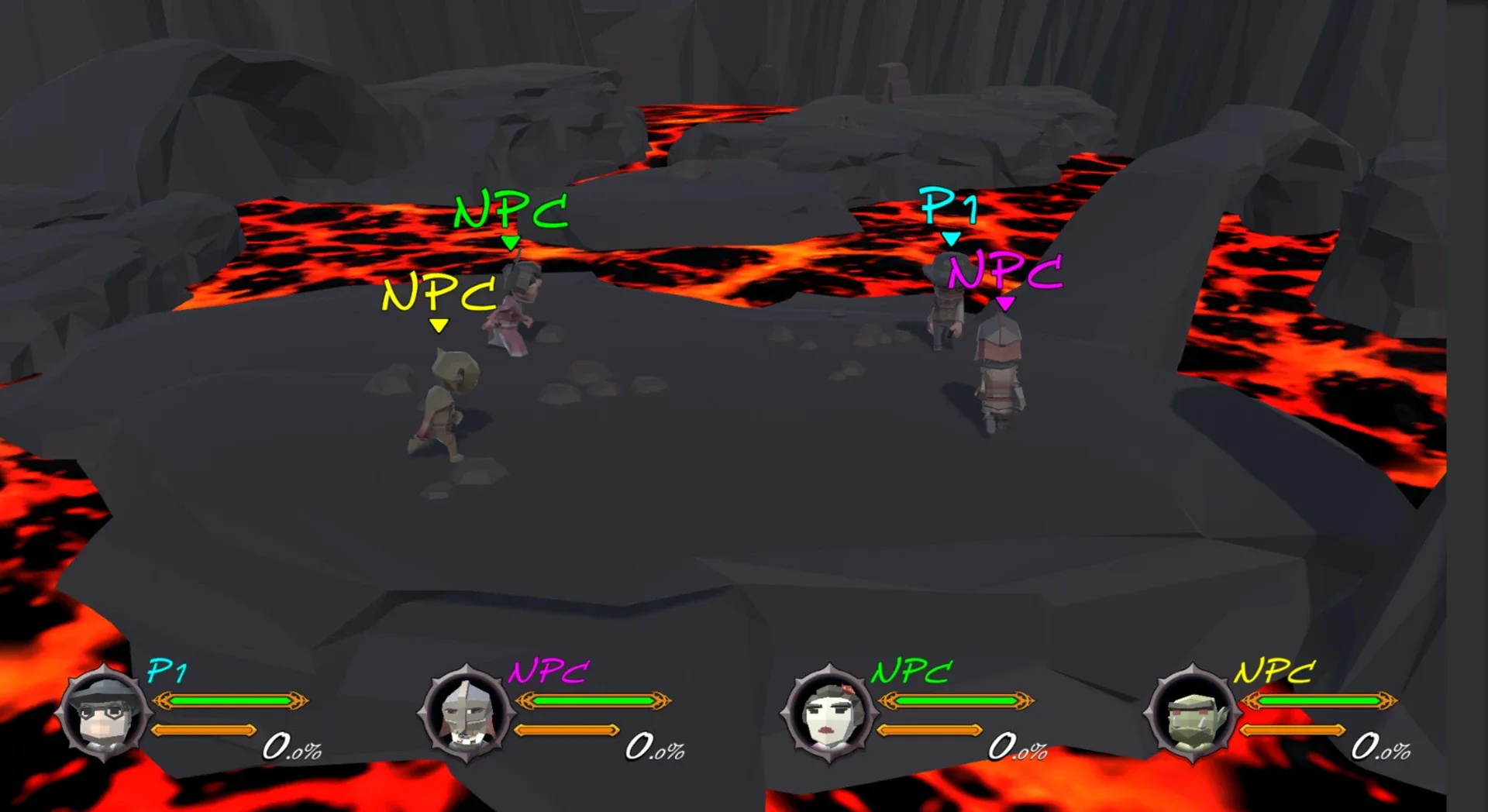This screenshot has width=1488, height=812.
Task: Click the cyan arrow marker above P1
Action: 952,239
